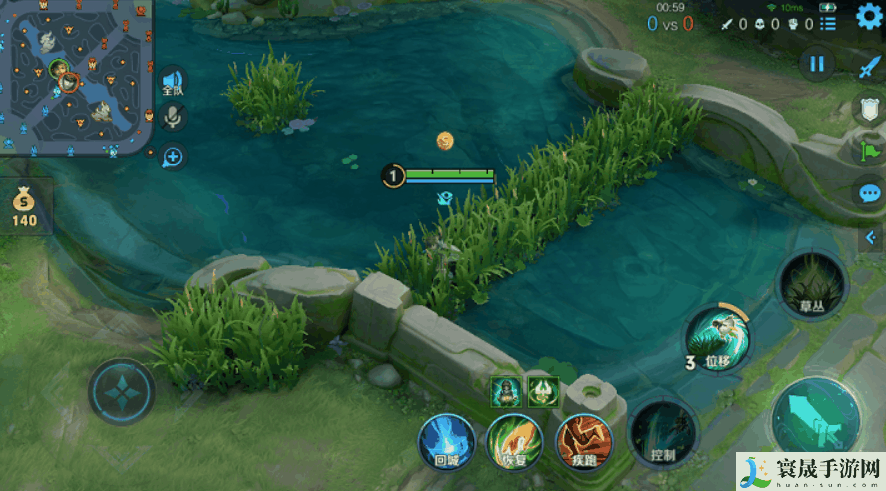Screen dimensions: 886x491
Task: Click the plus-sign bubble beside the minimap
Action: 173,157
